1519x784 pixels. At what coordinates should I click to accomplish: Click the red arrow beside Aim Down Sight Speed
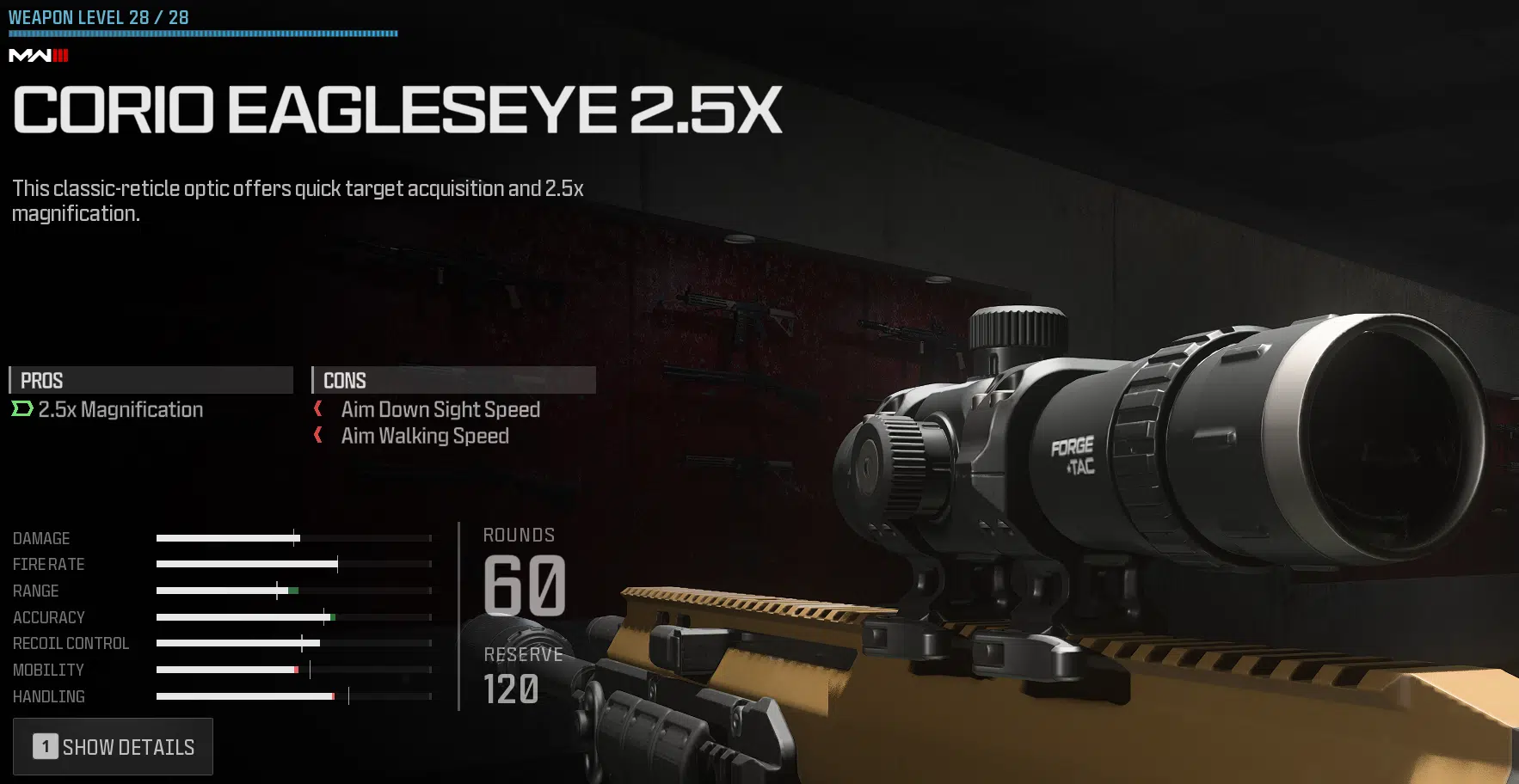click(x=317, y=409)
